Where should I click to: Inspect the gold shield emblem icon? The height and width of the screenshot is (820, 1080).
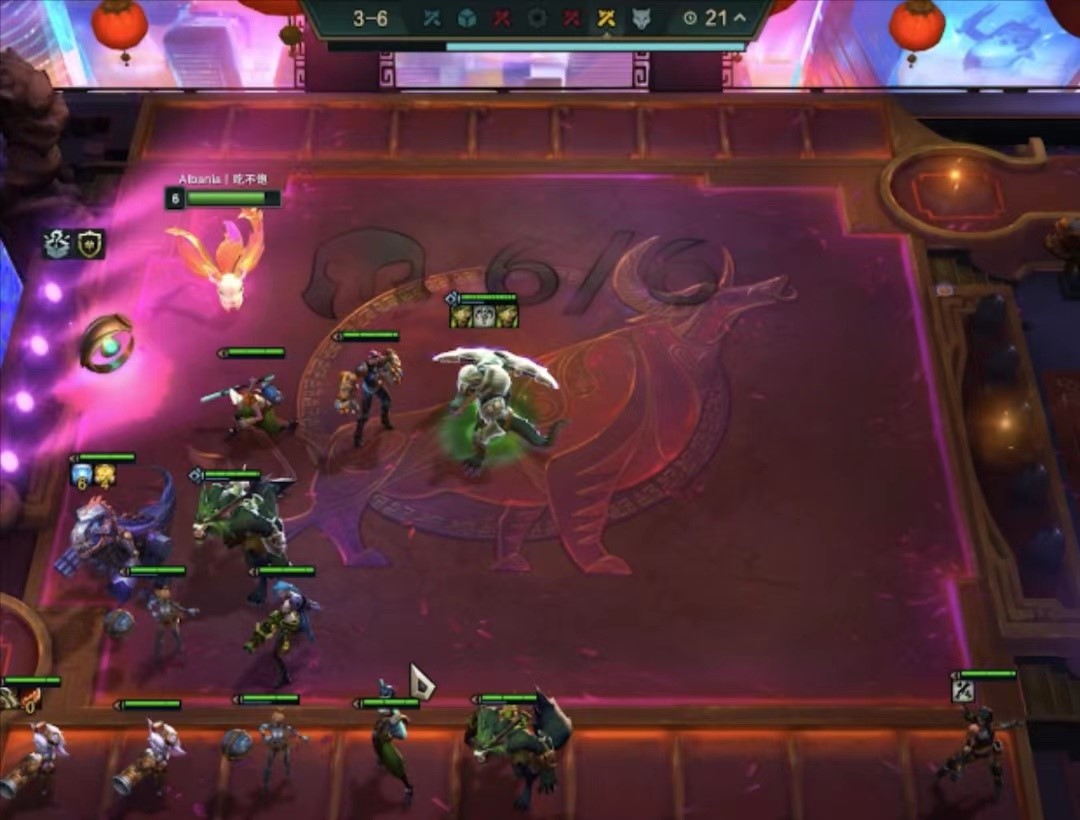[91, 243]
